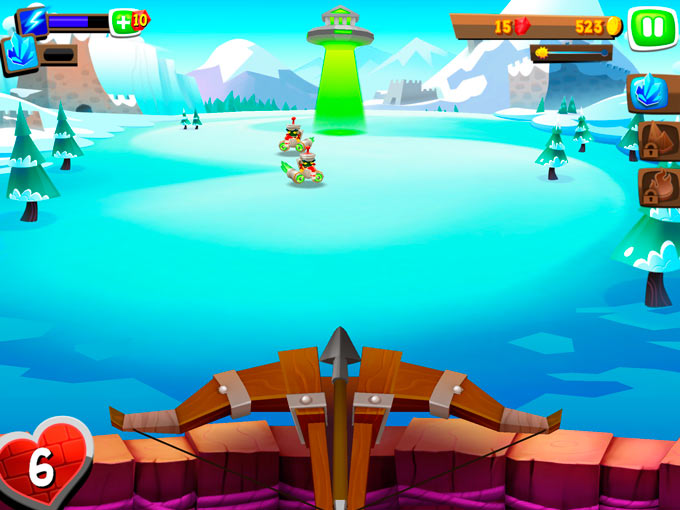Choose the ice crystal ammo on the right panel
The image size is (680, 510).
653,93
